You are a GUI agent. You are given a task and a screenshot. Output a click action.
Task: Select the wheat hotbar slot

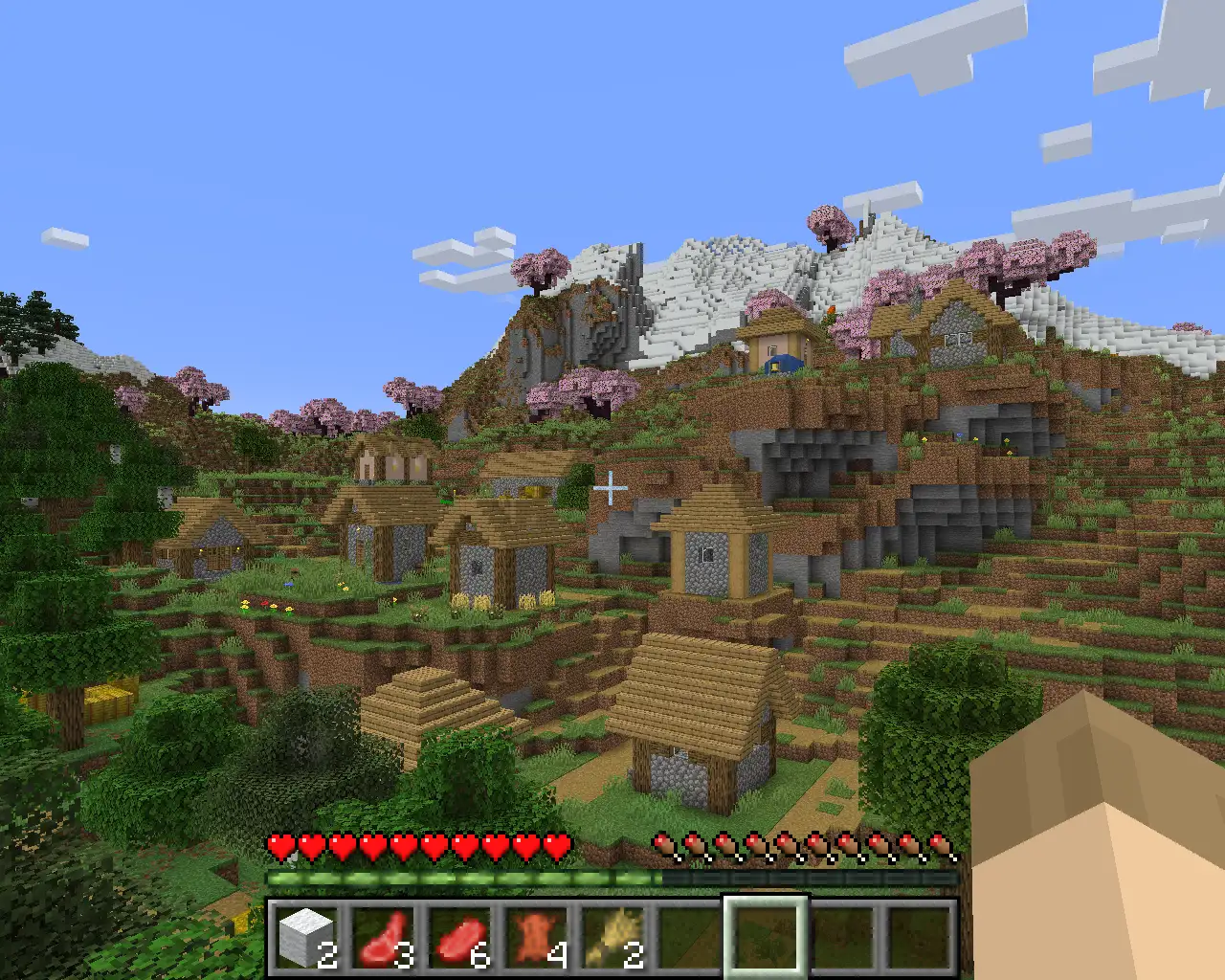point(612,936)
